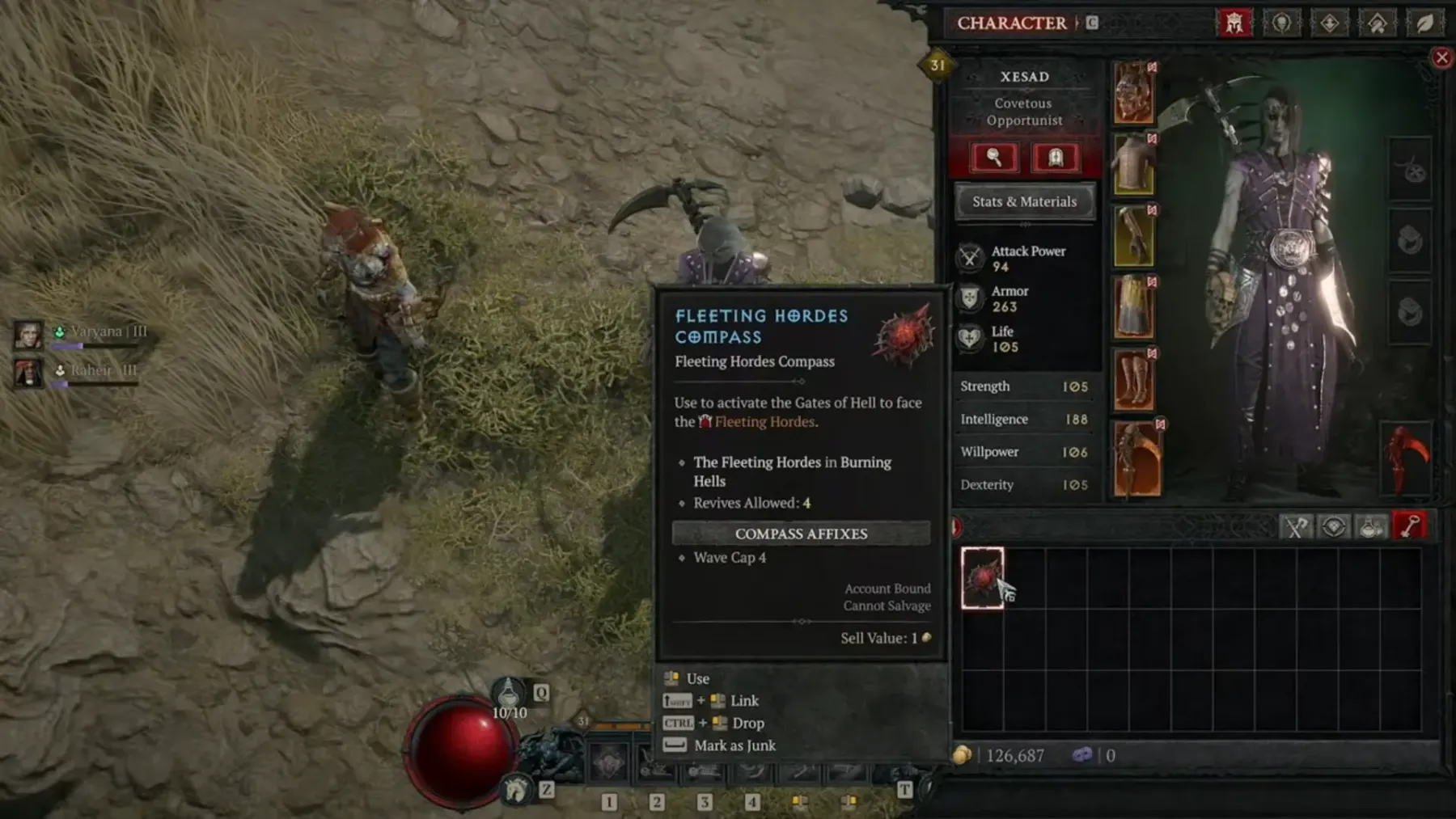Open the wardrobe button beside the magnifier
Image resolution: width=1456 pixels, height=819 pixels.
point(1056,158)
